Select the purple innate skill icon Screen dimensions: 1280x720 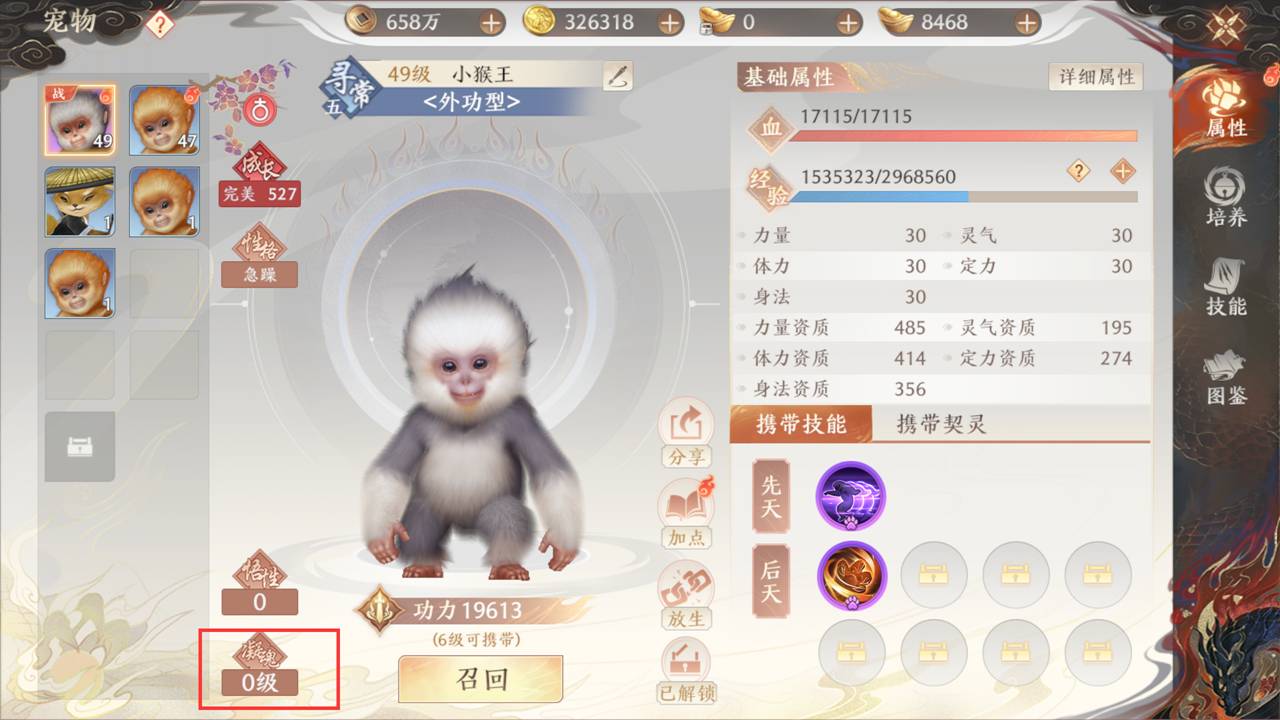coord(851,496)
